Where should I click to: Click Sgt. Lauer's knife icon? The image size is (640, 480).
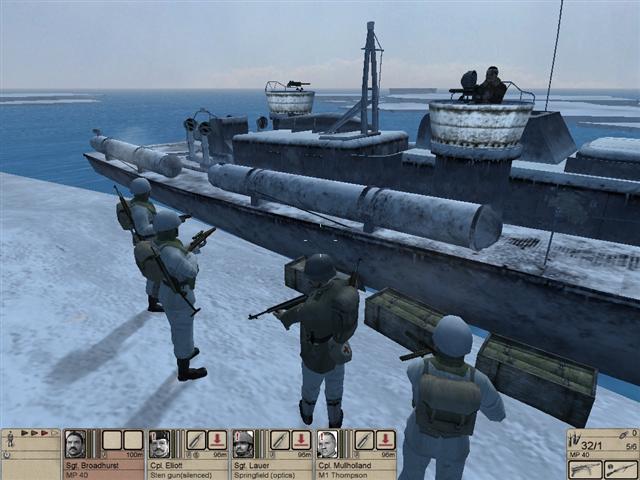(279, 440)
